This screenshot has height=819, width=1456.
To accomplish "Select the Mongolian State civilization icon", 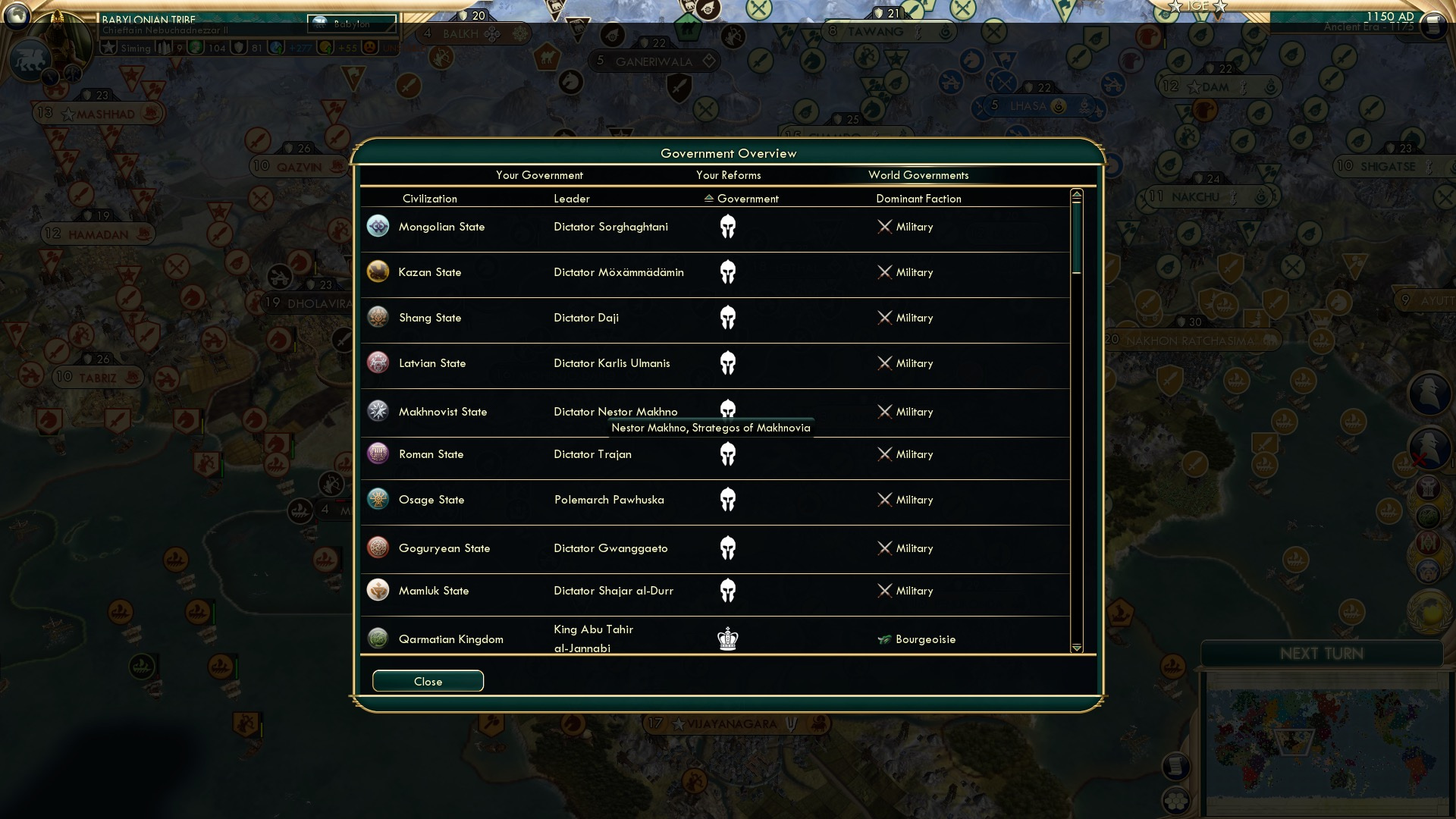I will (378, 226).
